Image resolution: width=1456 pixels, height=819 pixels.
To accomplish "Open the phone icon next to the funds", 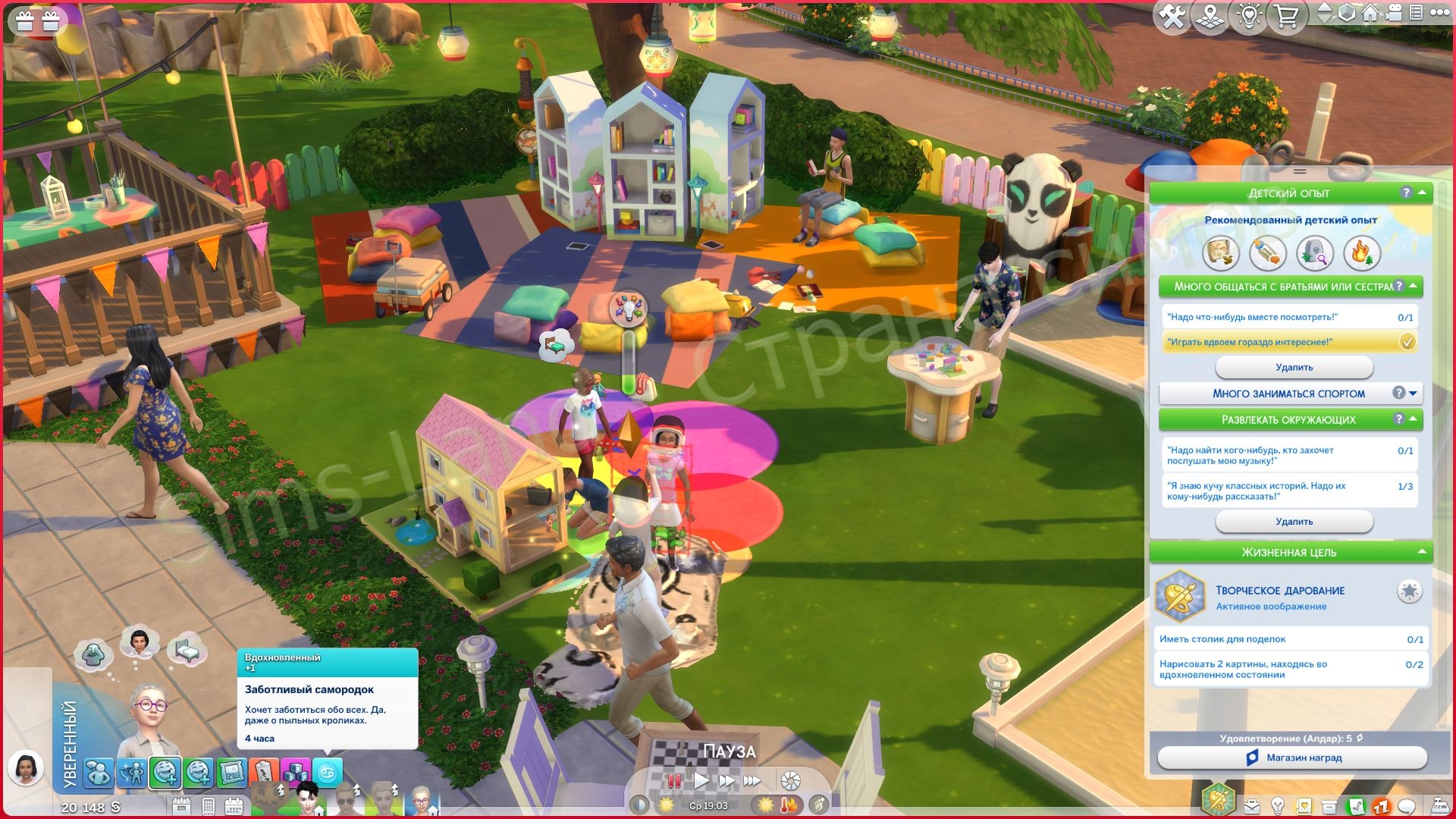I will point(209,806).
